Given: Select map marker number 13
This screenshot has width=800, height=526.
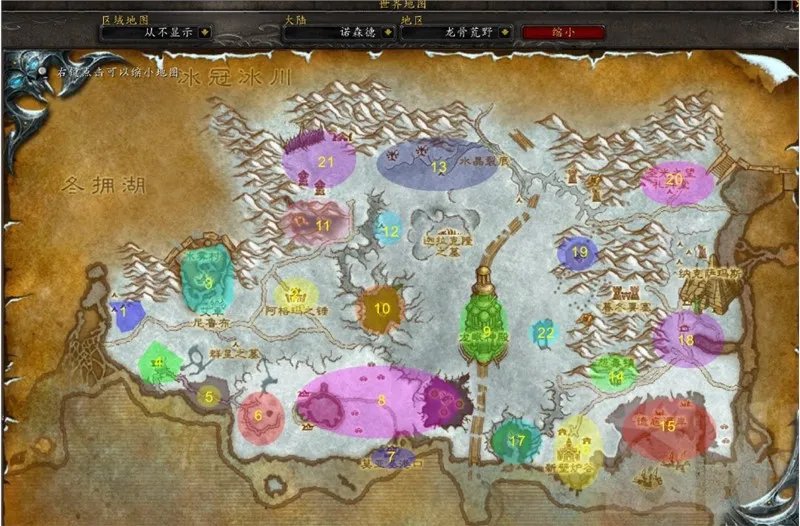Looking at the screenshot, I should coord(437,166).
